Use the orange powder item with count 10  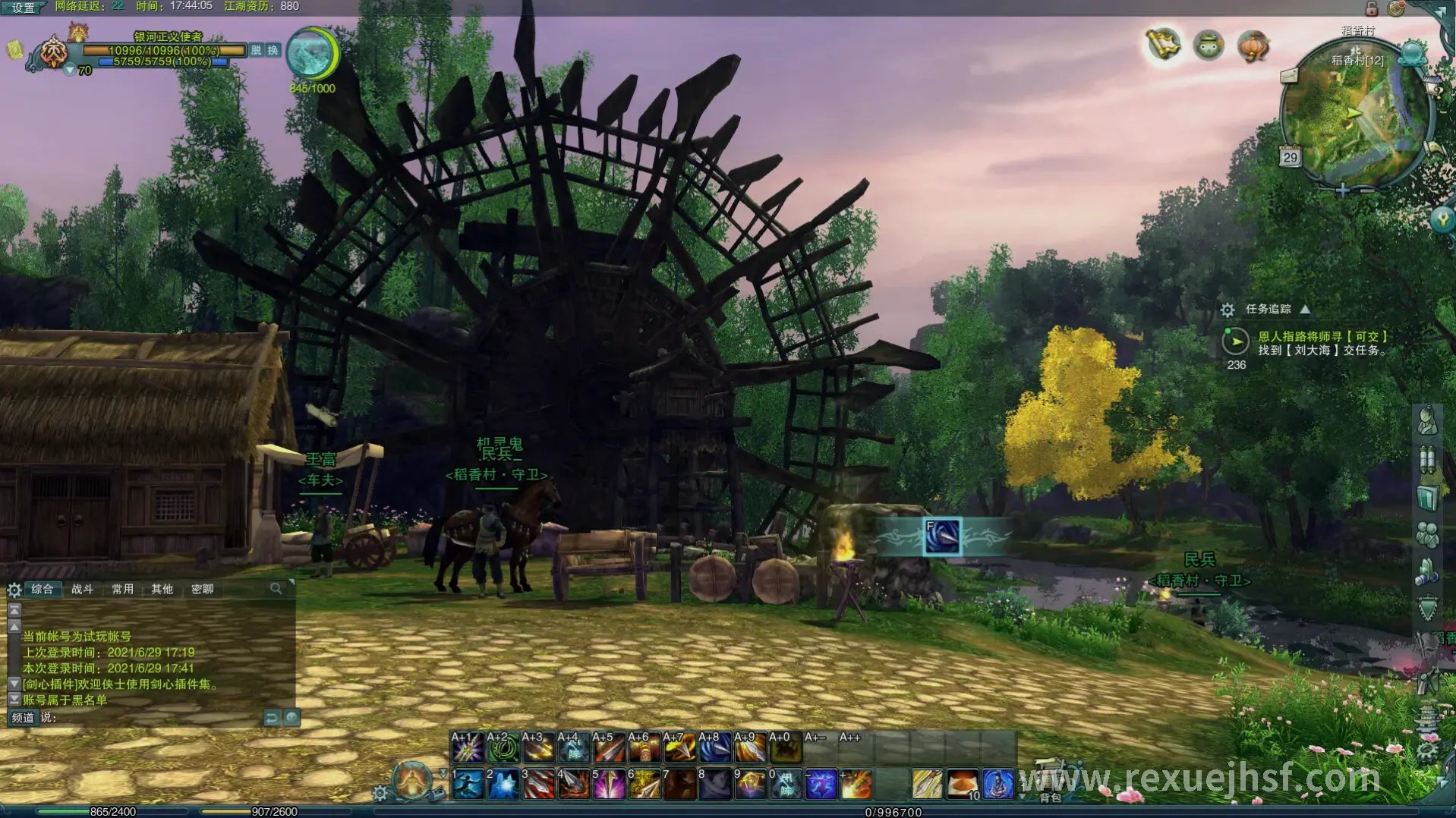[963, 784]
